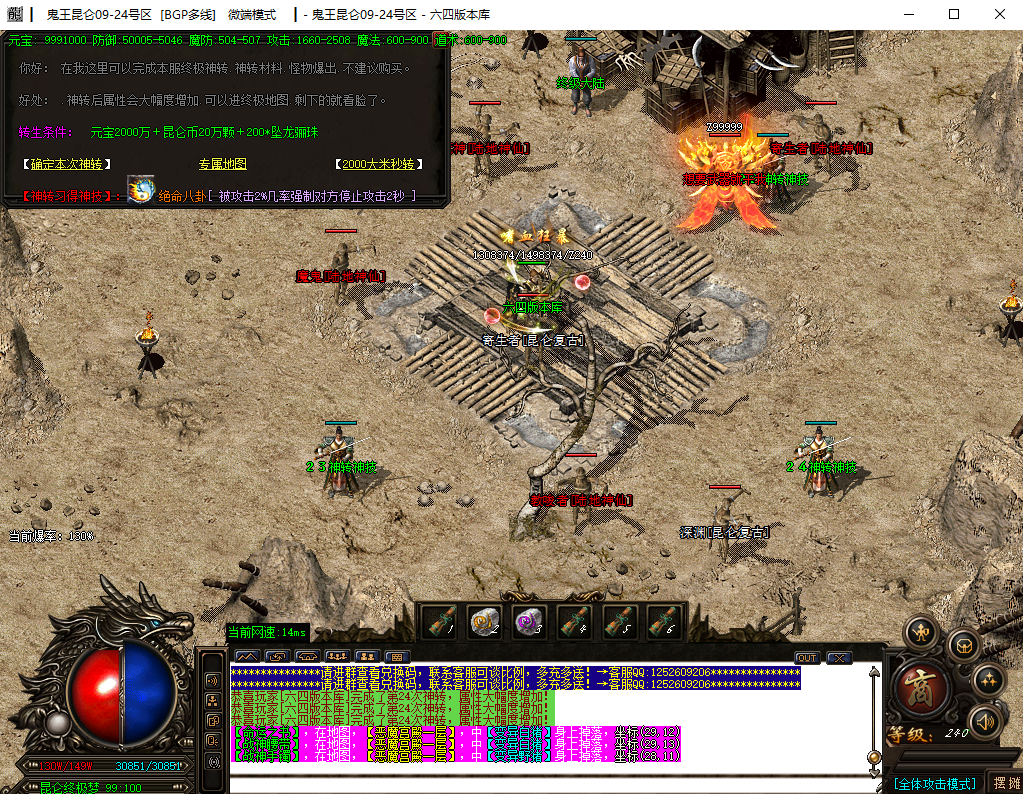Open the three-star skills icon button
Screen dimensions: 1023x794
tap(989, 680)
